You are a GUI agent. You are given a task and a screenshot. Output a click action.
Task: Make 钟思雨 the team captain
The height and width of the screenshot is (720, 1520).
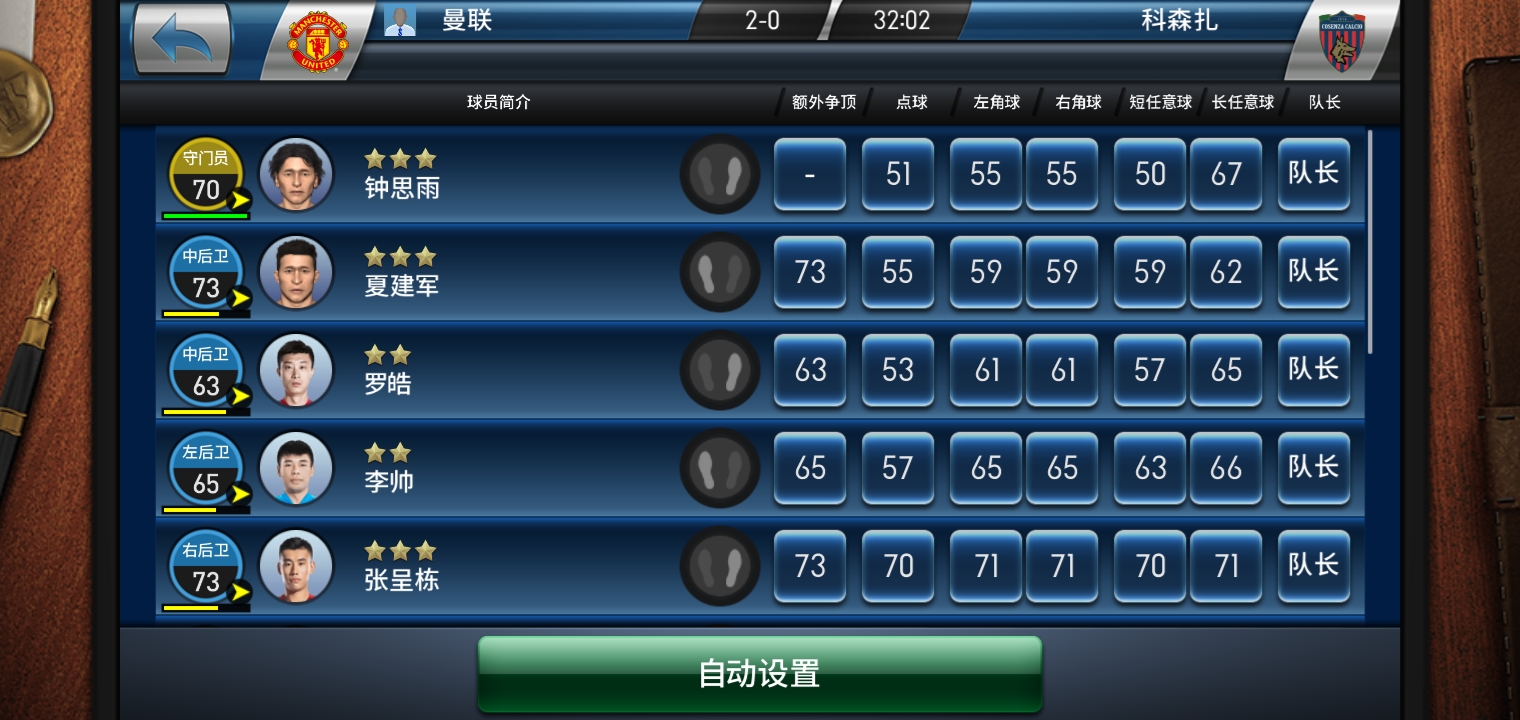click(x=1313, y=174)
